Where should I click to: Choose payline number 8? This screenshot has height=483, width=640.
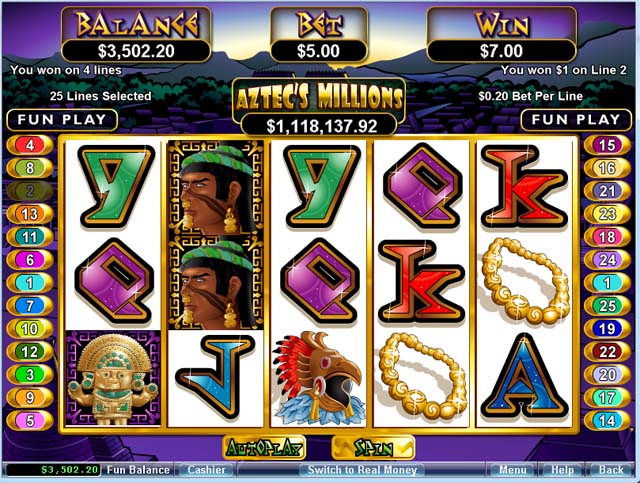tap(30, 167)
